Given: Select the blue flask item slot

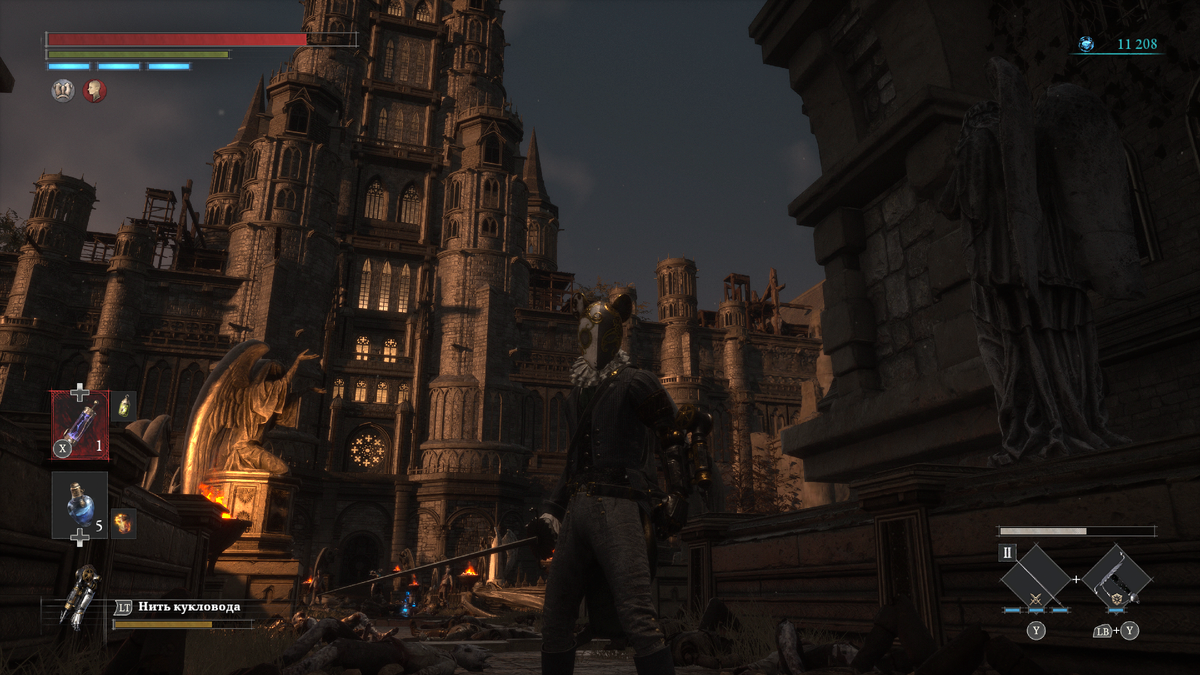Looking at the screenshot, I should click(80, 503).
